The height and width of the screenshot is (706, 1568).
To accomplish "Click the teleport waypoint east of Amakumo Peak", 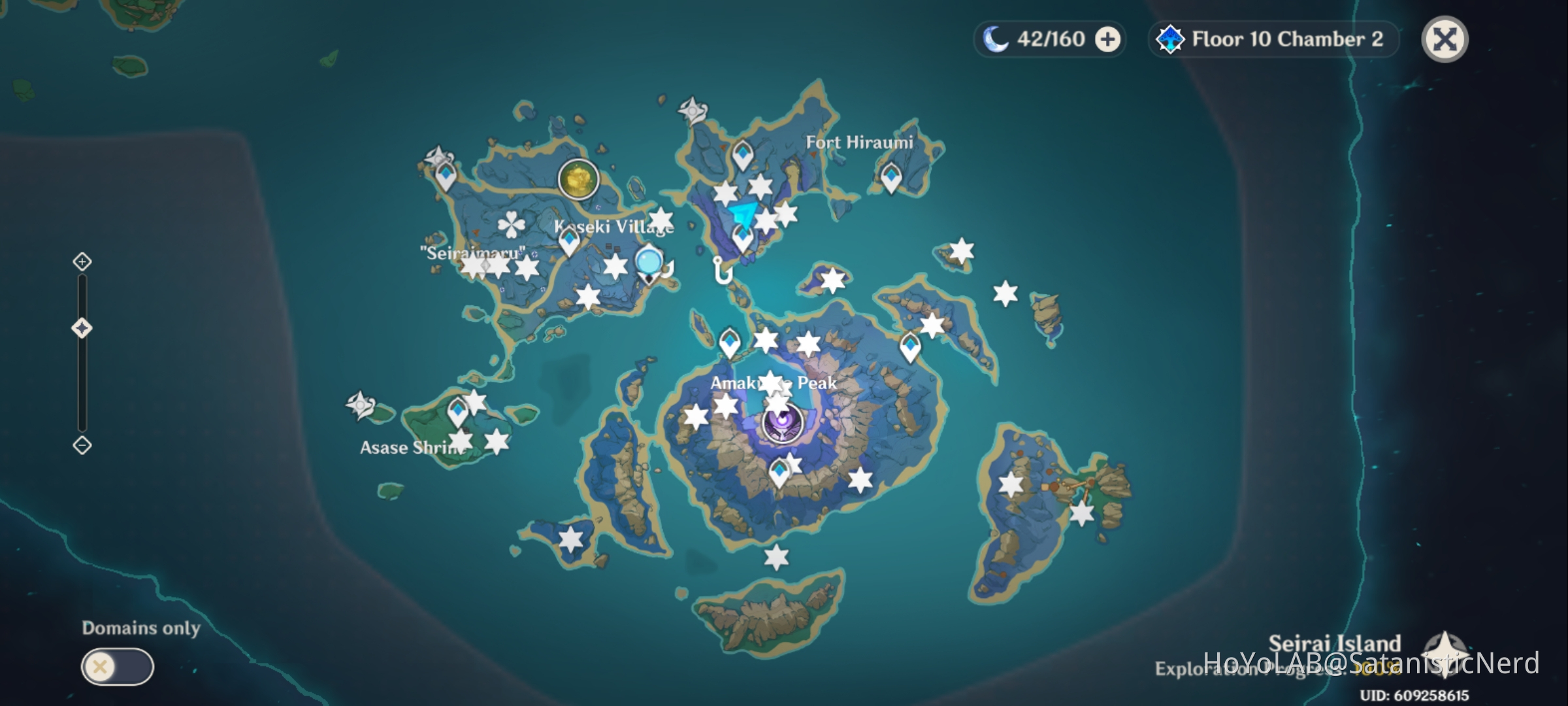I will click(910, 345).
